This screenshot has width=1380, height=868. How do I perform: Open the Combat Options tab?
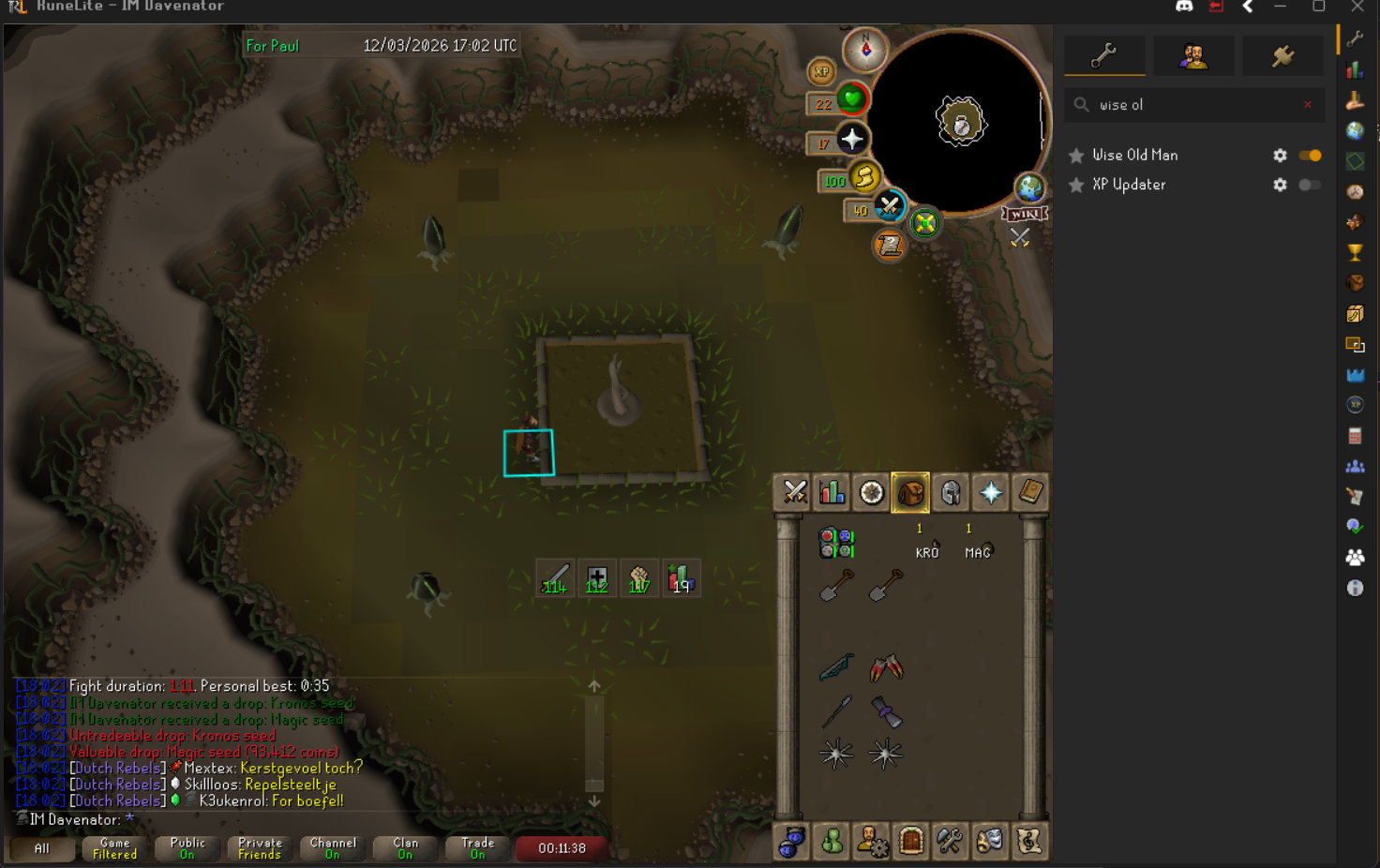(x=795, y=492)
